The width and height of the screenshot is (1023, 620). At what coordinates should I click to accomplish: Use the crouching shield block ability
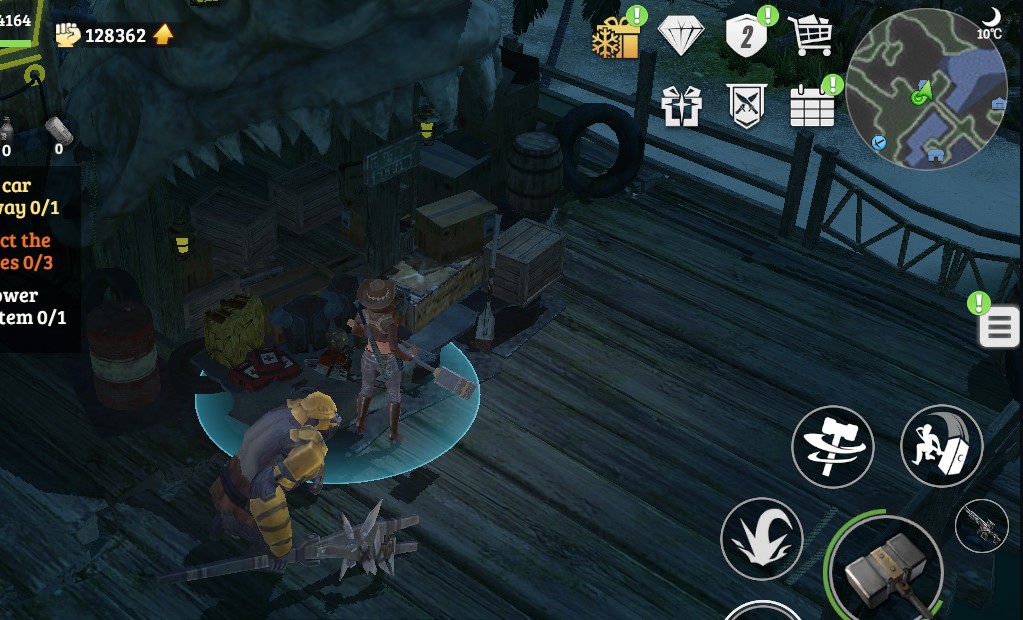pyautogui.click(x=941, y=447)
